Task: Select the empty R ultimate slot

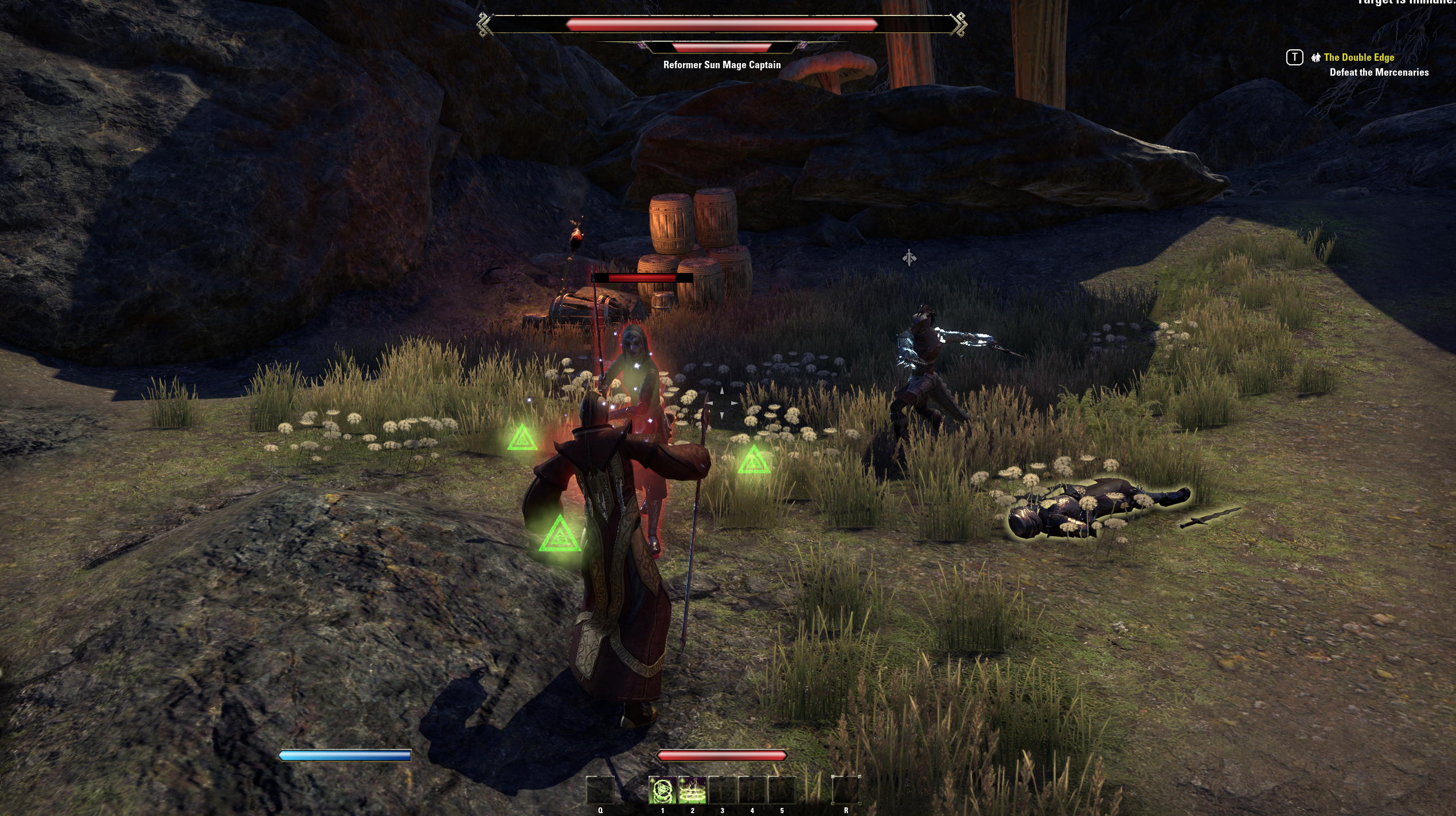Action: pyautogui.click(x=846, y=790)
